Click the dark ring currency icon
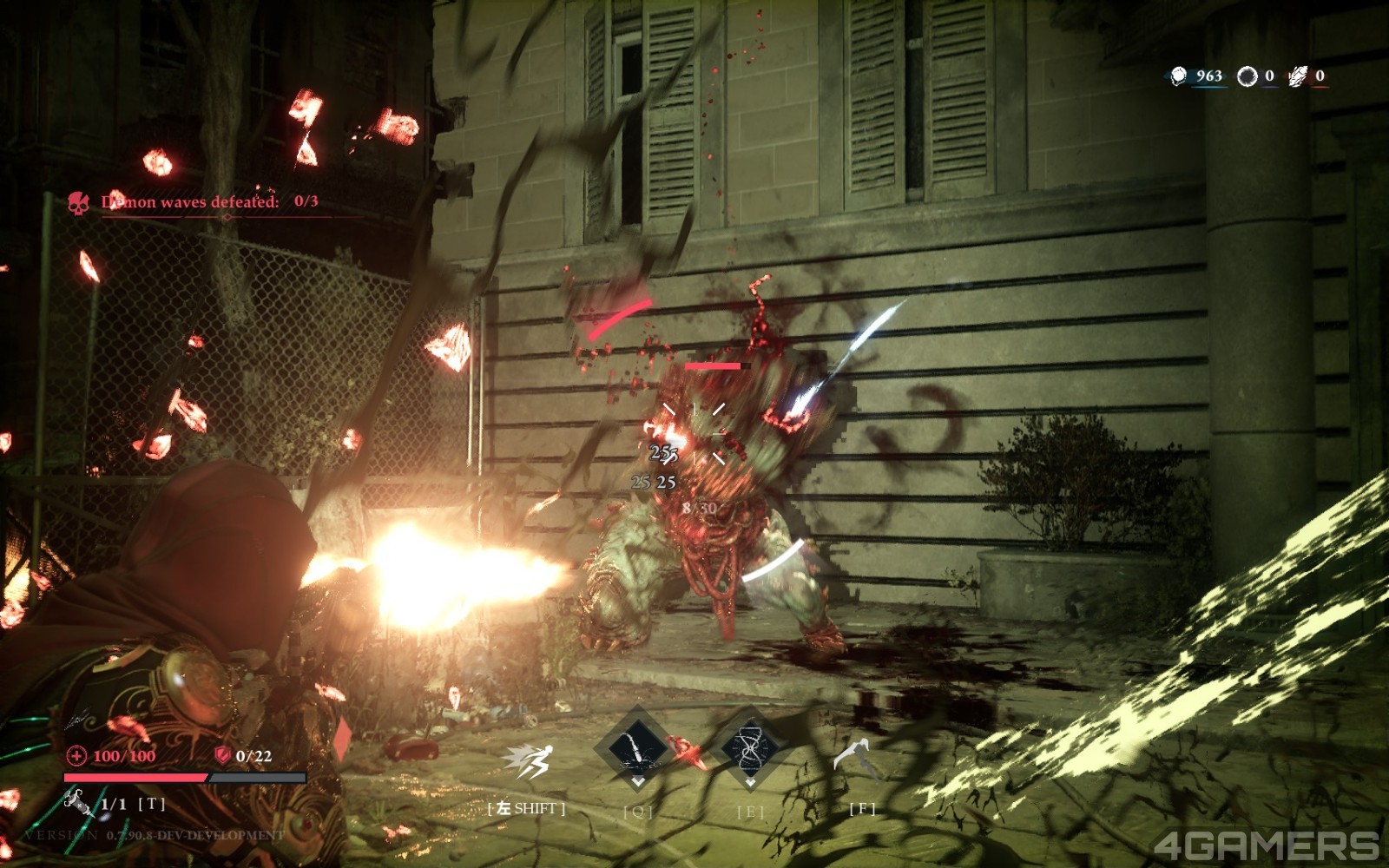Viewport: 1389px width, 868px height. click(x=1247, y=76)
